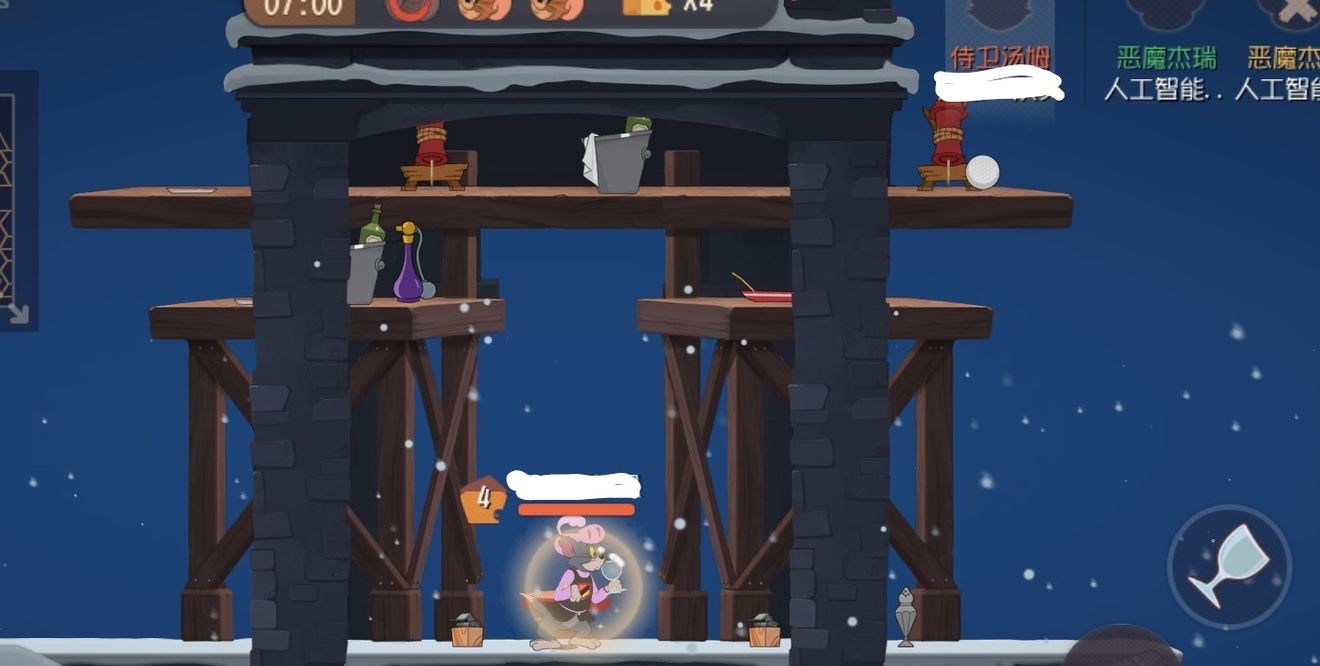1320x666 pixels.
Task: Use the wine glass item button
Action: (x=1229, y=566)
